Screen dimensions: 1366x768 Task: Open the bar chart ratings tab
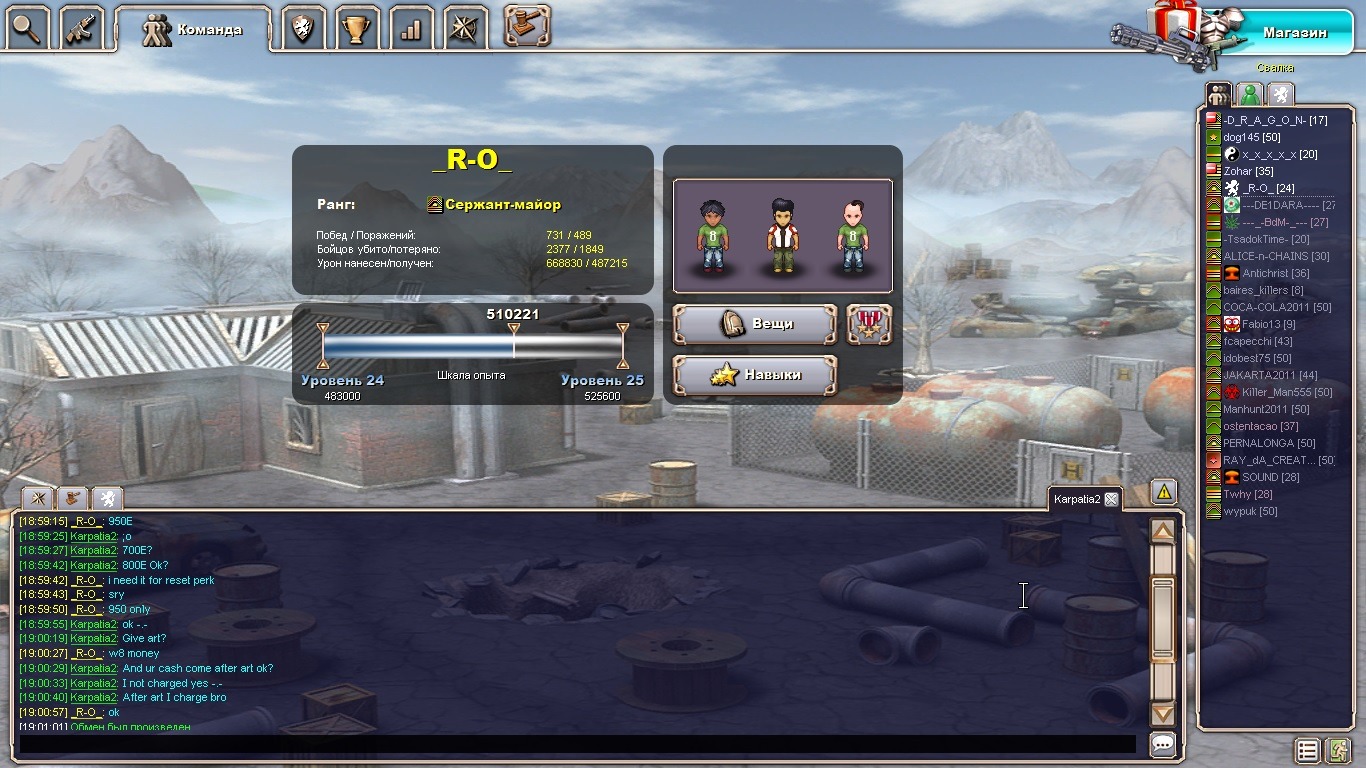(411, 28)
